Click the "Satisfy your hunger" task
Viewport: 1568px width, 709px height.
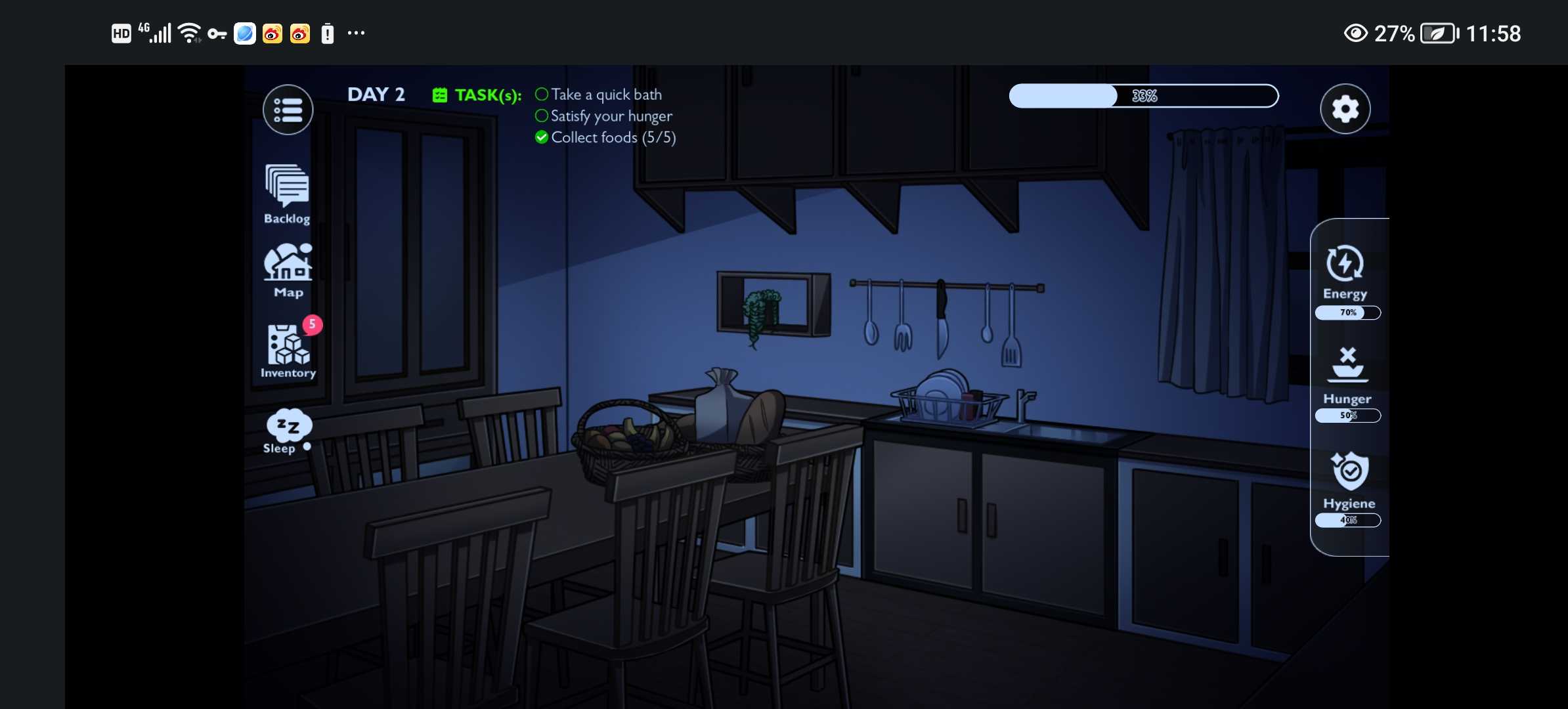611,116
